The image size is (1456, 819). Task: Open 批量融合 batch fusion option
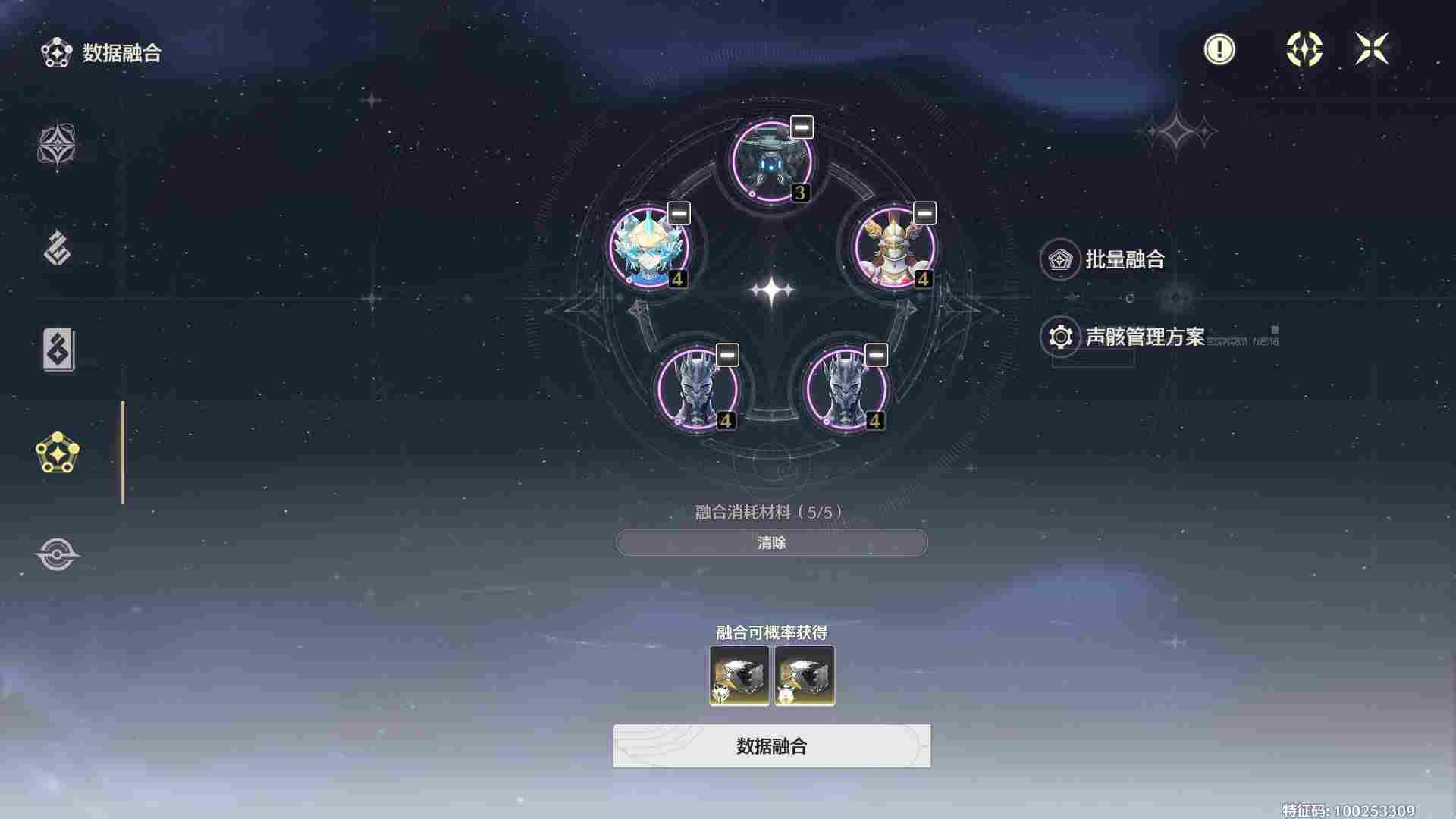[1126, 259]
